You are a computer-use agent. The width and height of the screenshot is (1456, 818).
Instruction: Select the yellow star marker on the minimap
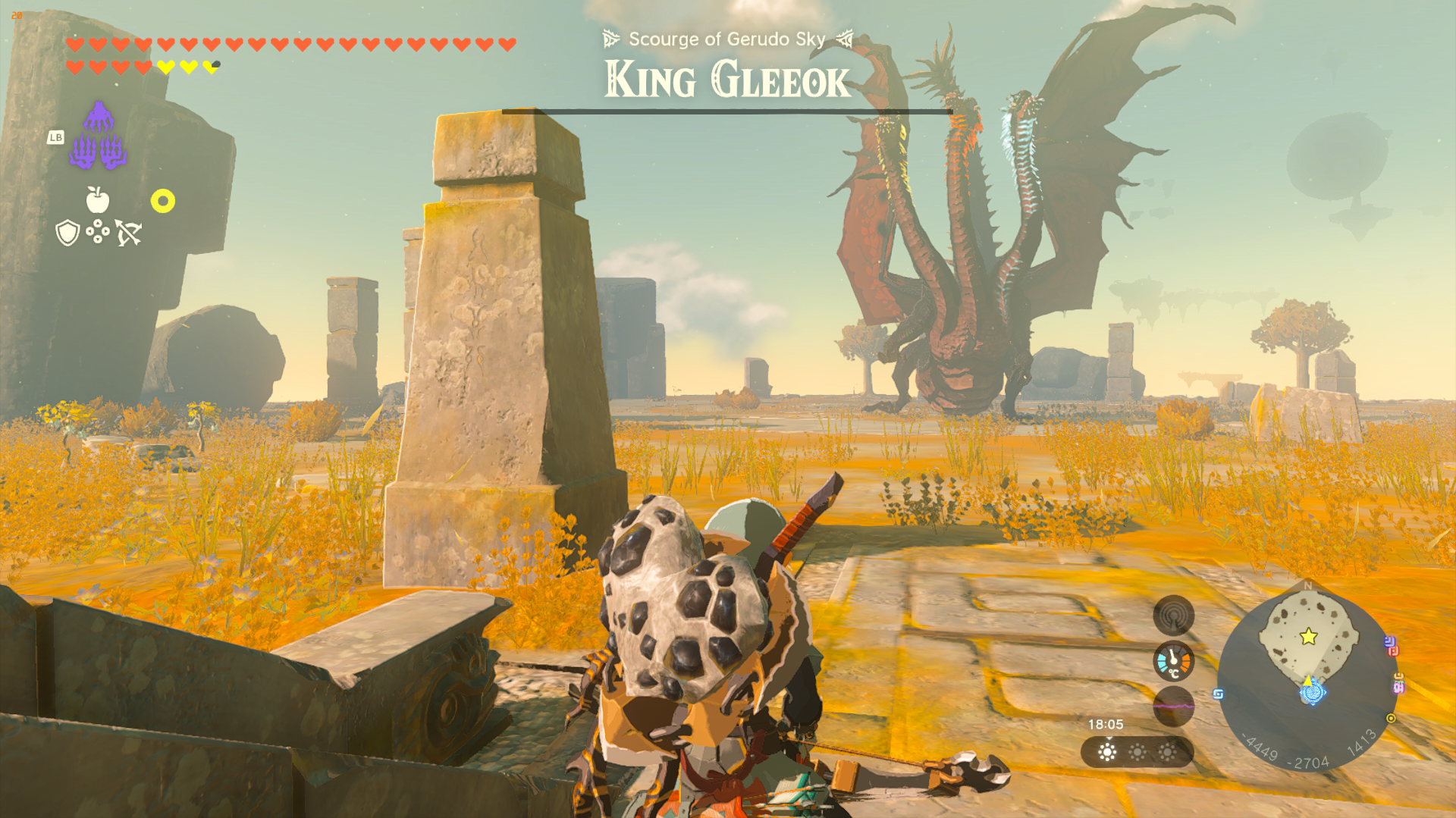click(x=1309, y=637)
